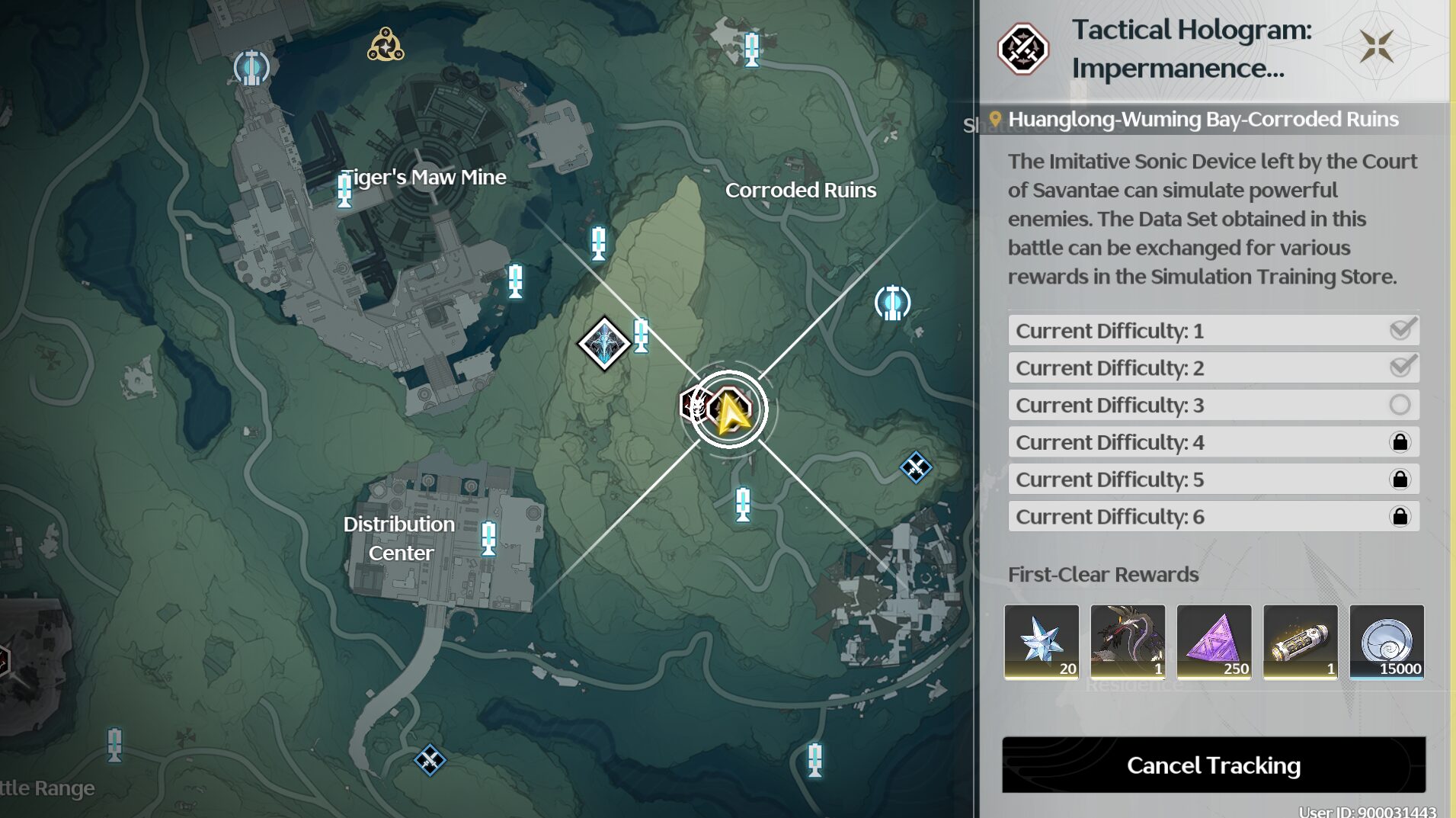Viewport: 1456px width, 818px height.
Task: Inspect the star-shaped reward with count 20
Action: tap(1041, 641)
